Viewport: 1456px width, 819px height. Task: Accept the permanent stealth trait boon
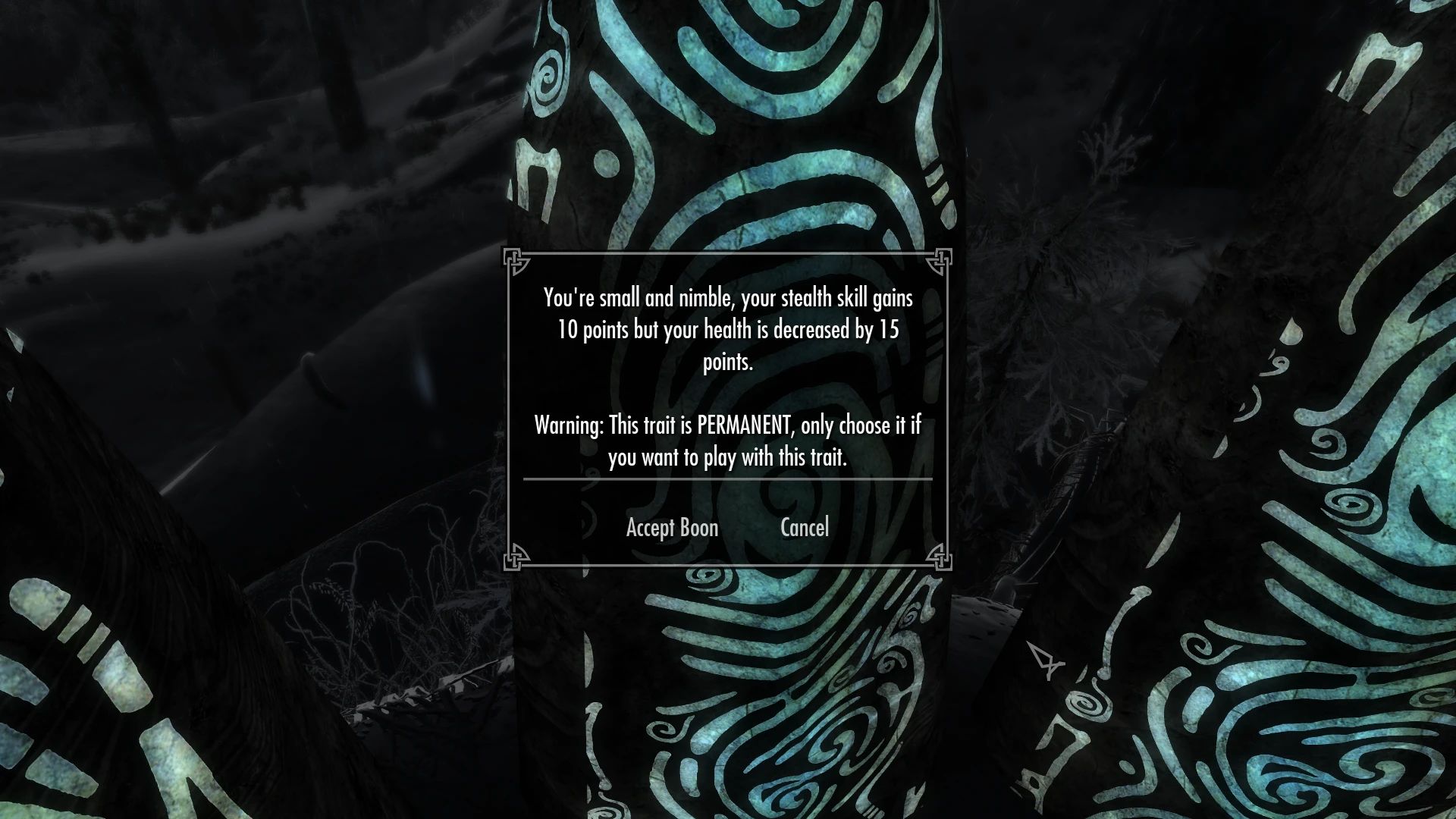[671, 528]
